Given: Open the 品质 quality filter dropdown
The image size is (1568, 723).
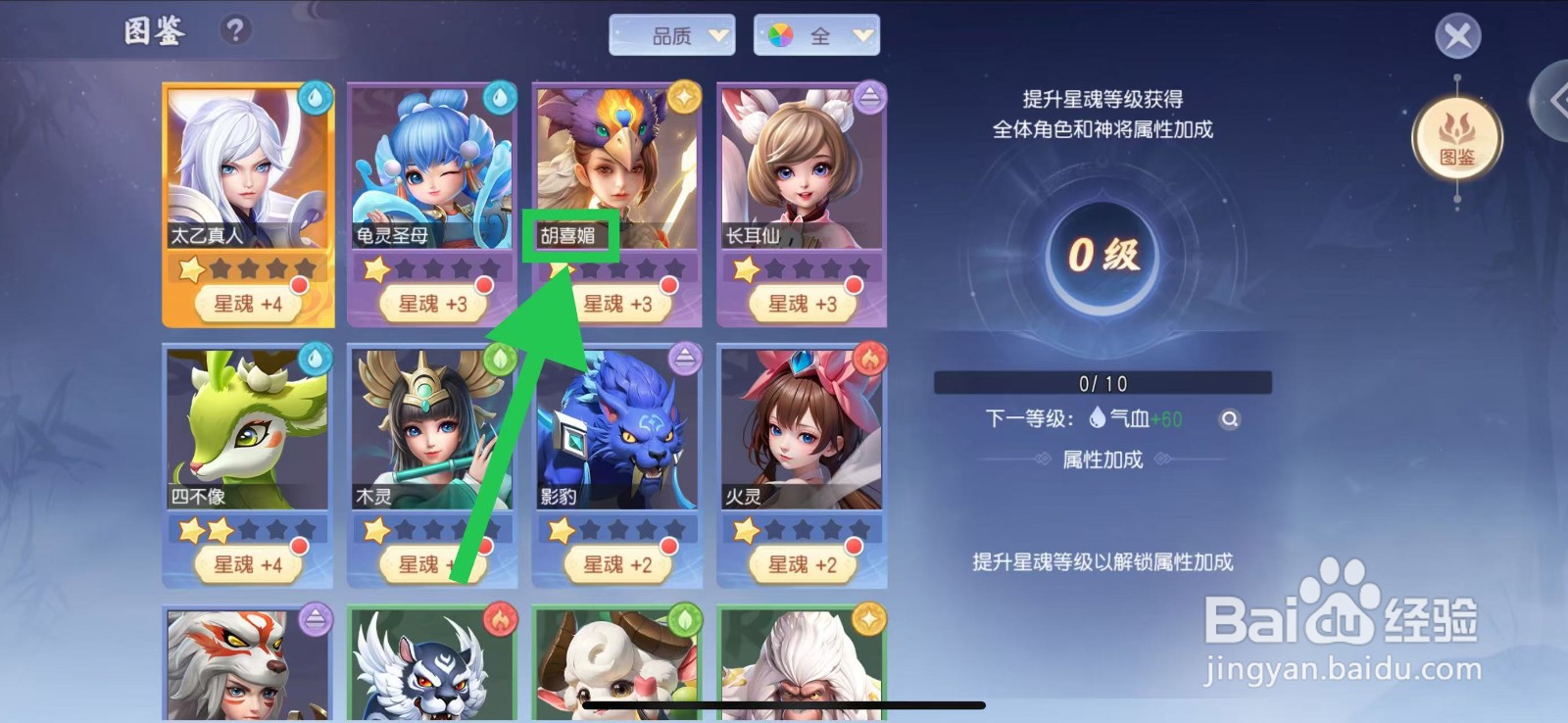Looking at the screenshot, I should coord(674,34).
